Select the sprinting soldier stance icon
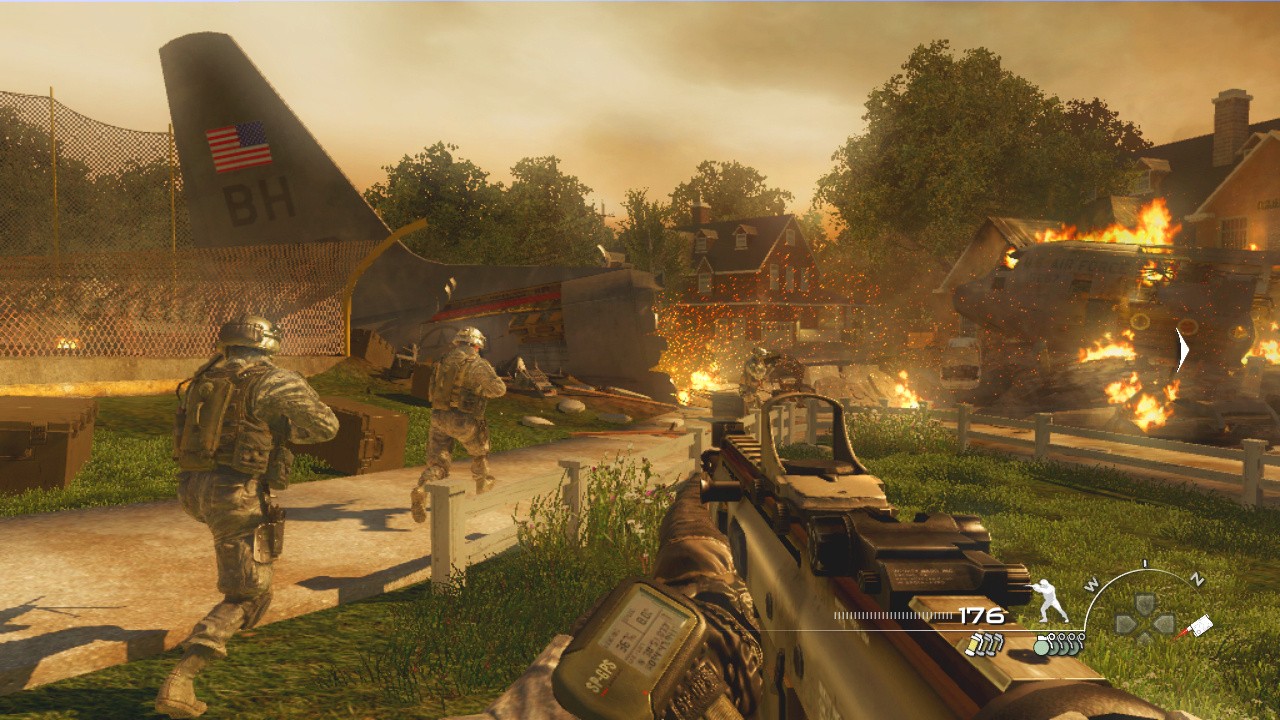Image resolution: width=1280 pixels, height=720 pixels. [x=1050, y=600]
